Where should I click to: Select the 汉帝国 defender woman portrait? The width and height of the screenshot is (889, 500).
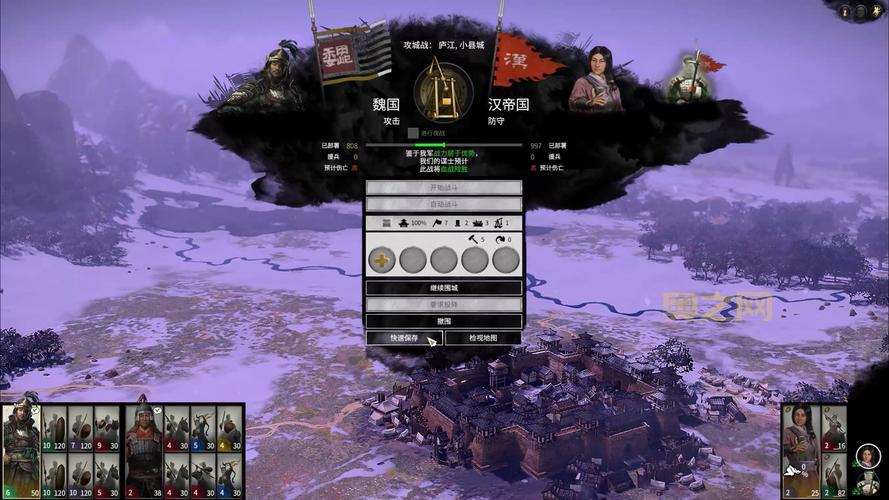(596, 78)
